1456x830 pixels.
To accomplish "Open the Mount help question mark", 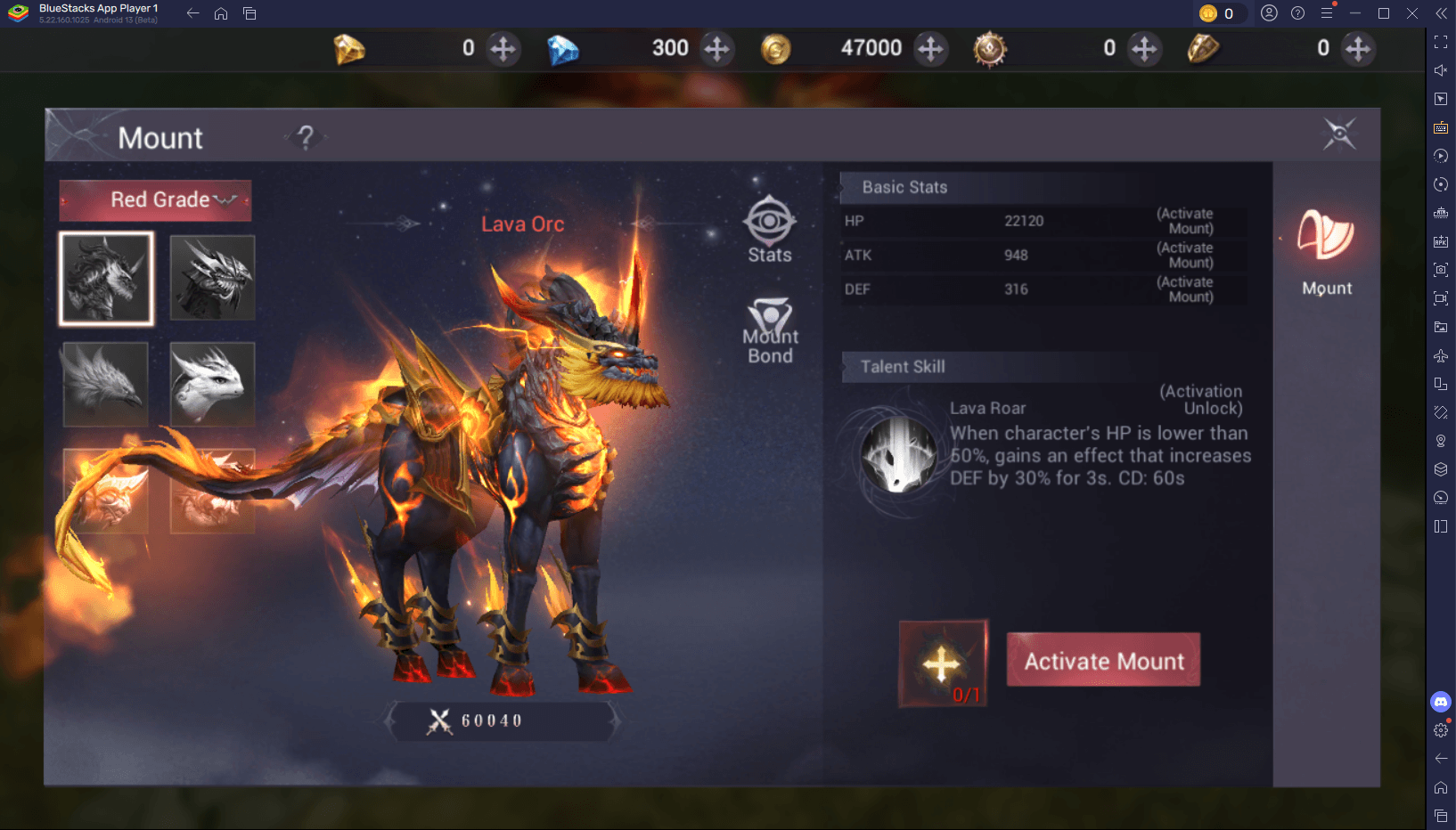I will tap(306, 137).
